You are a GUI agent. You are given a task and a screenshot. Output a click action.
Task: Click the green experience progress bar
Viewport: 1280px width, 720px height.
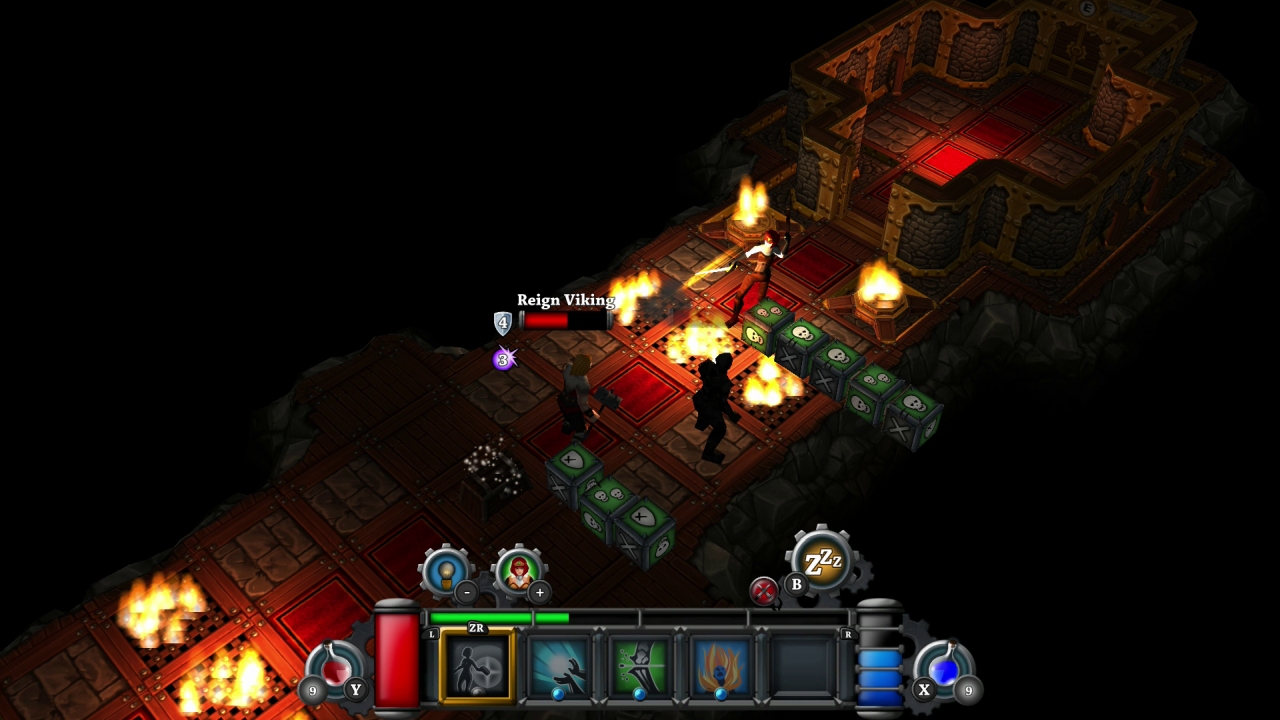pyautogui.click(x=499, y=618)
